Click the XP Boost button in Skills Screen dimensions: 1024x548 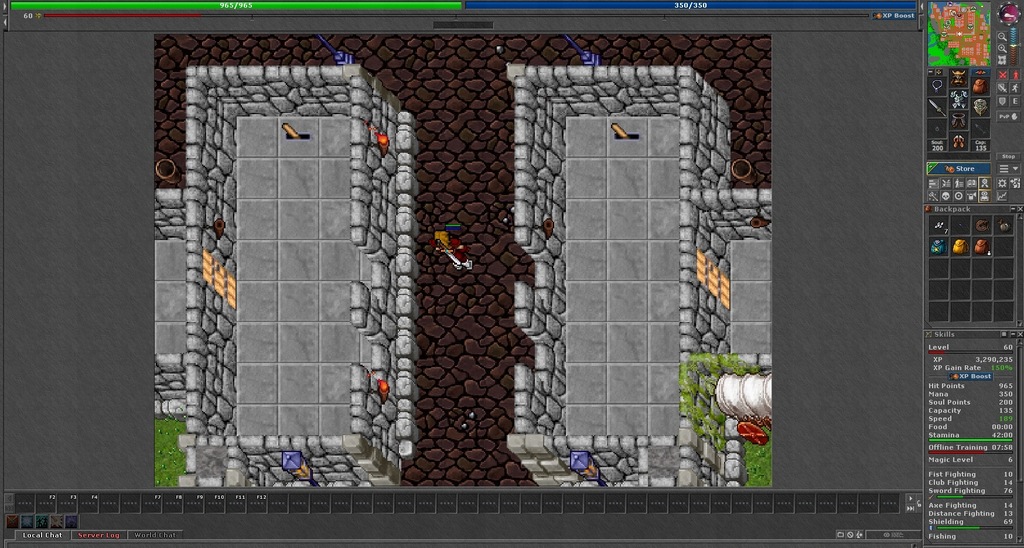pyautogui.click(x=971, y=376)
